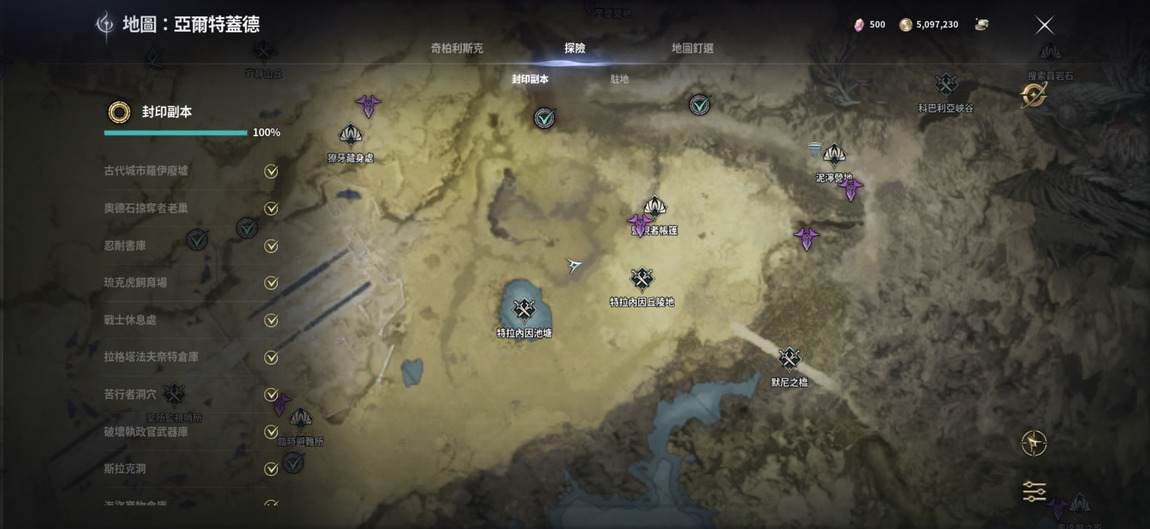Screen dimensions: 1150x529
Task: Select the 特拉內因丘陵地 map marker
Action: click(642, 279)
